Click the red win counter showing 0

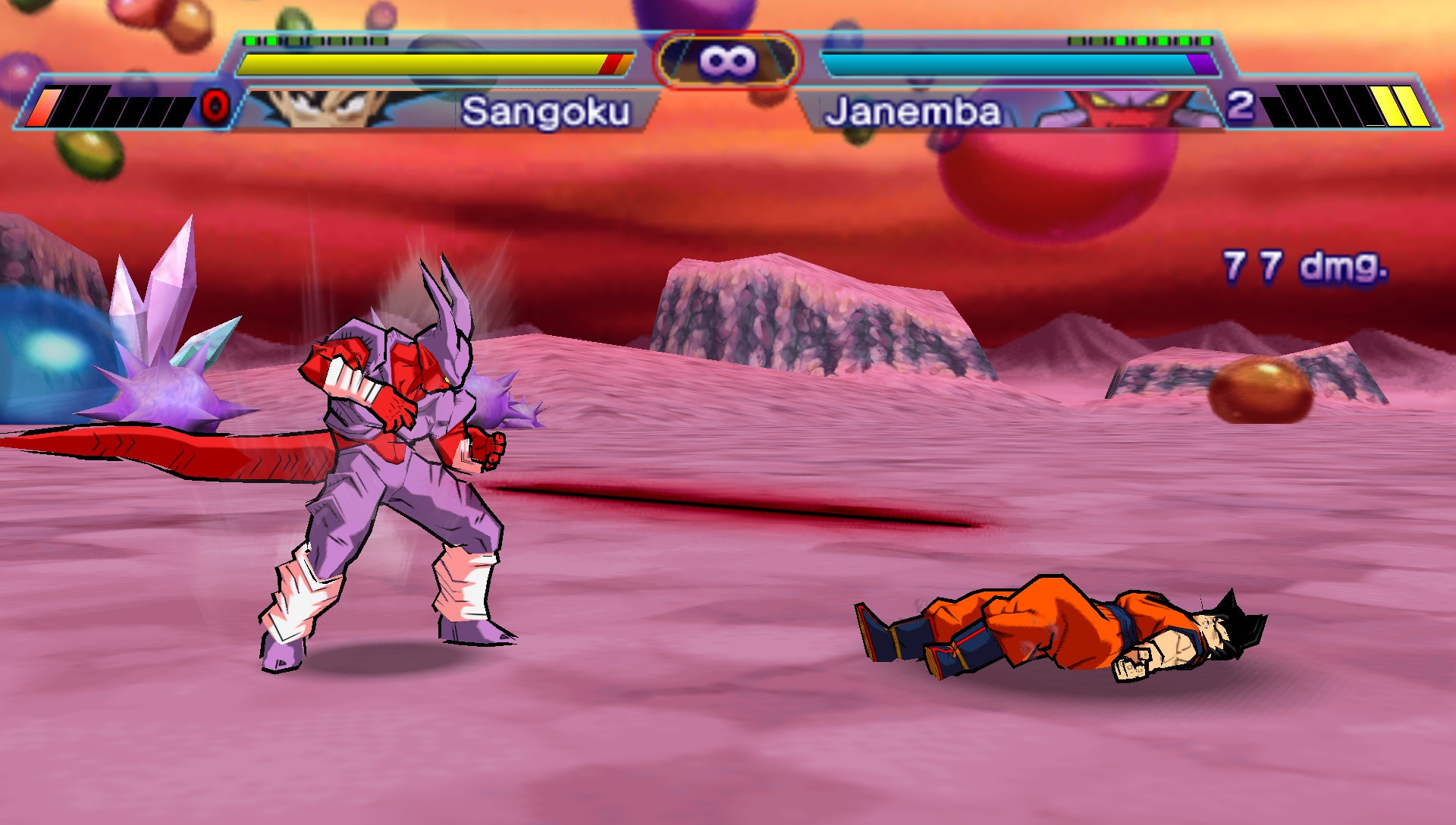click(215, 108)
